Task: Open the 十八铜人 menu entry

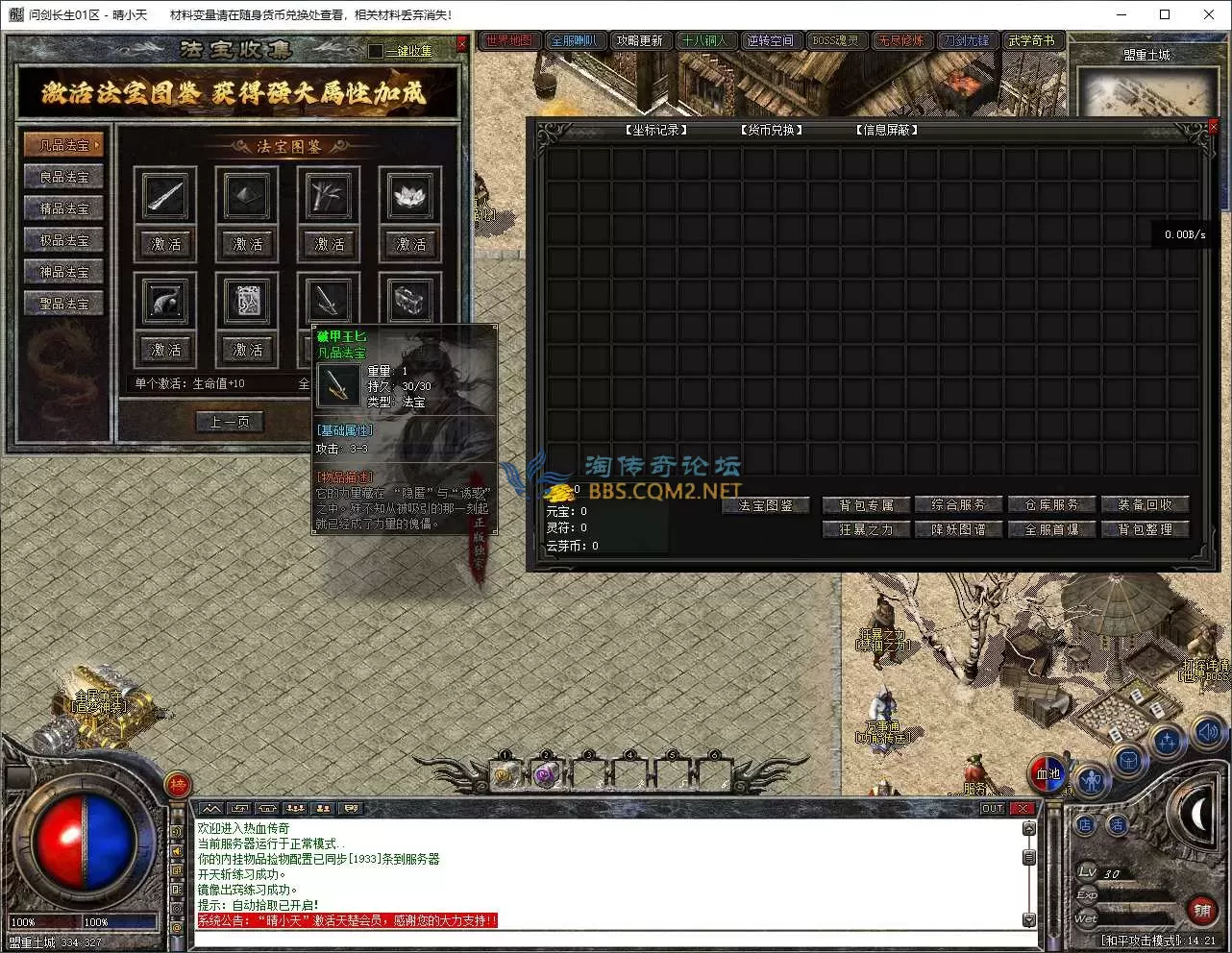Action: (704, 40)
